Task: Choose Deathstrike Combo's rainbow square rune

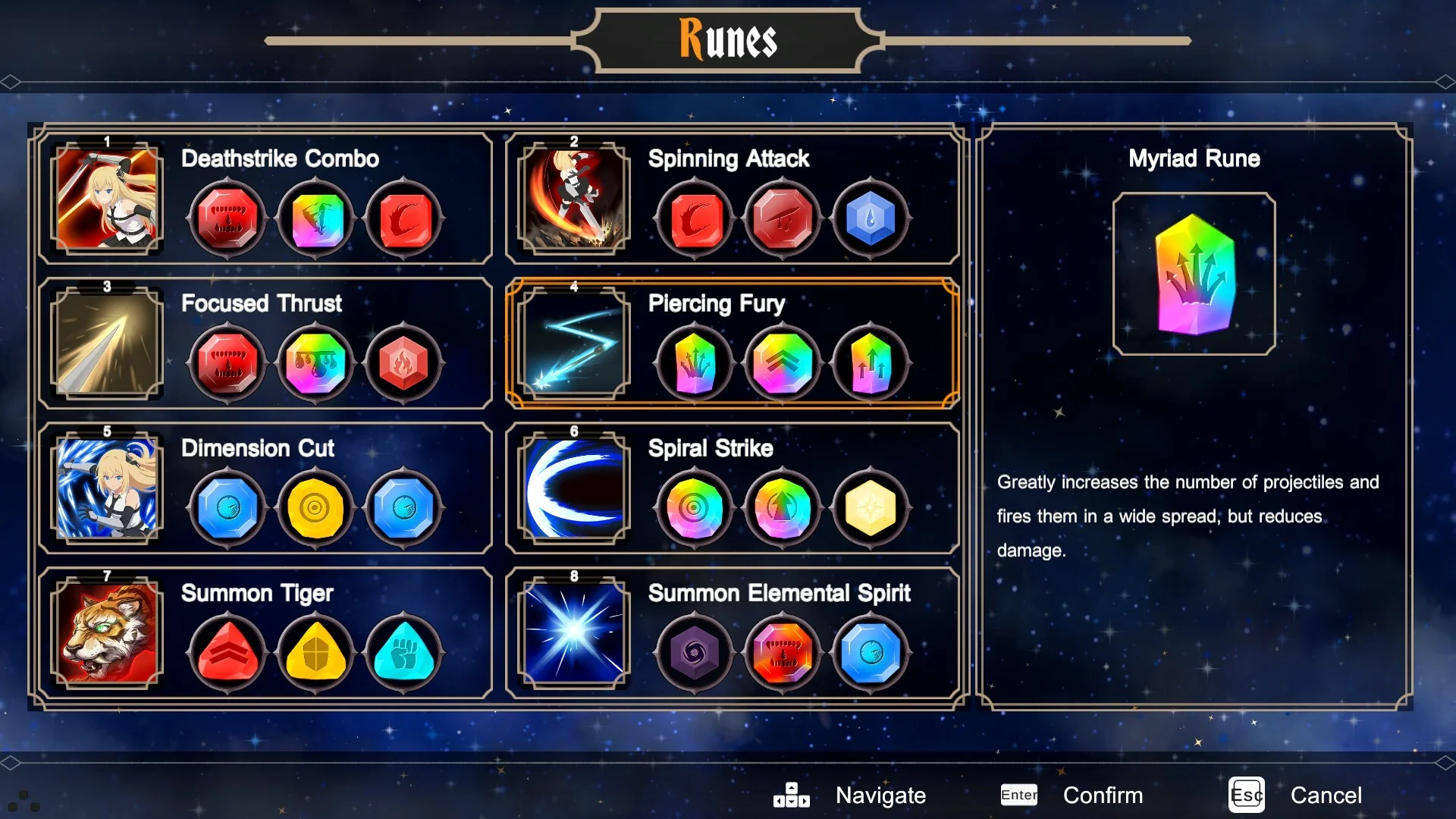Action: pos(315,219)
